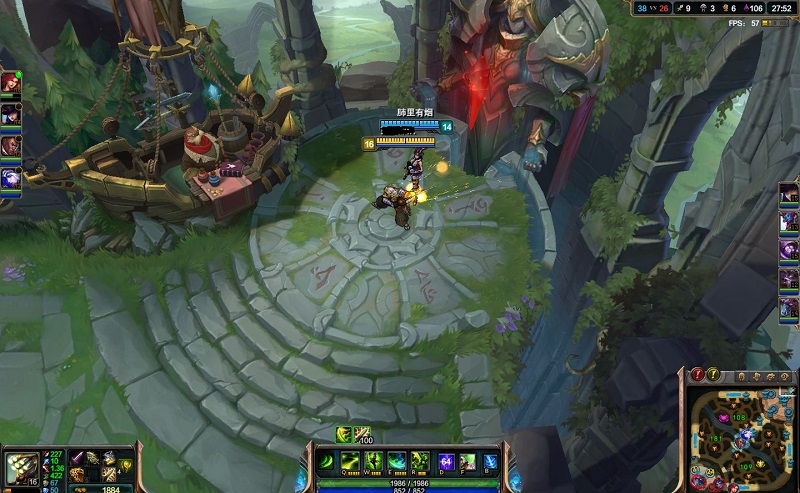
Task: Activate the W ability icon
Action: [372, 461]
